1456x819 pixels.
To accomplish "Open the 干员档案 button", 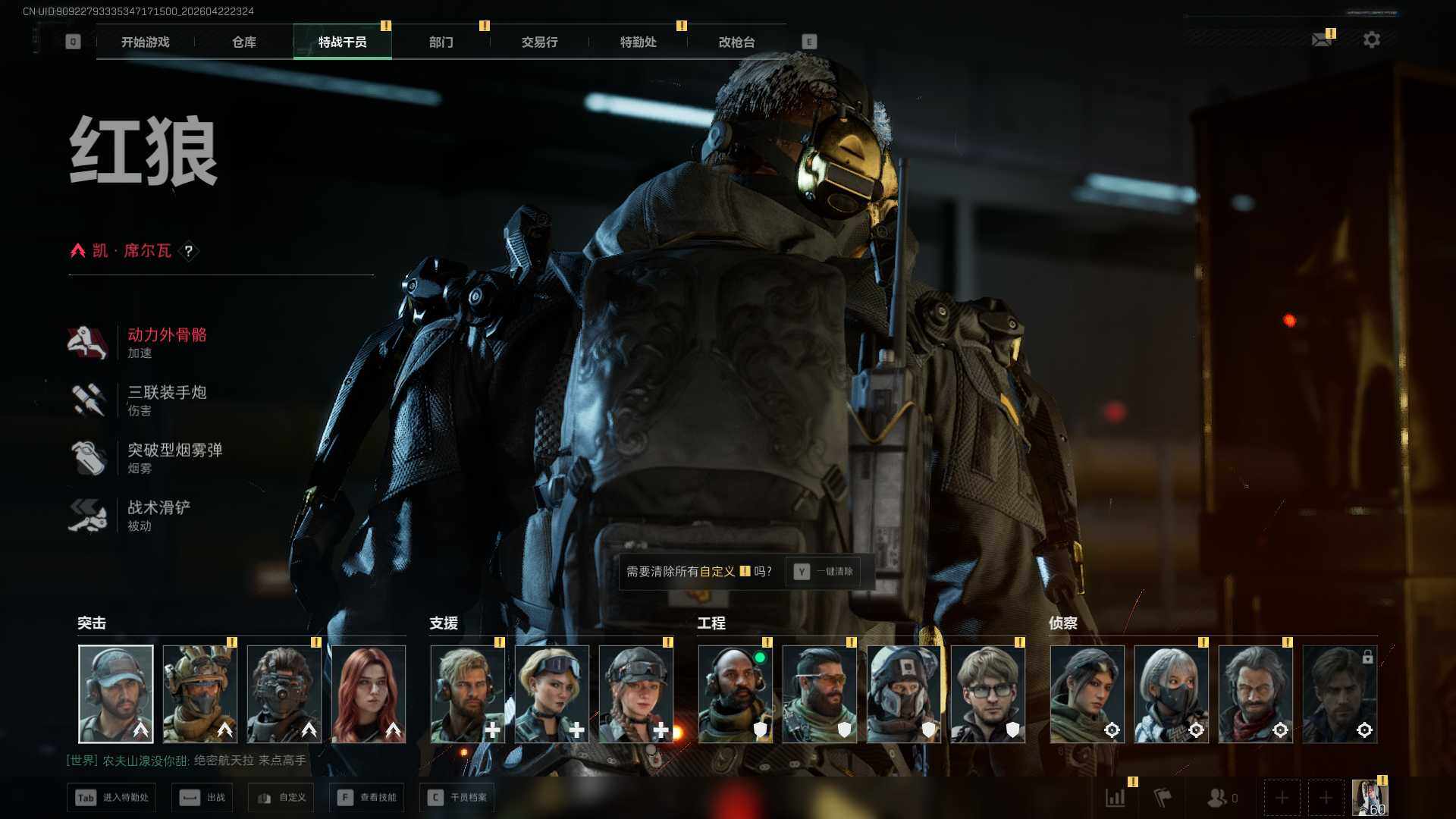I will tap(457, 798).
